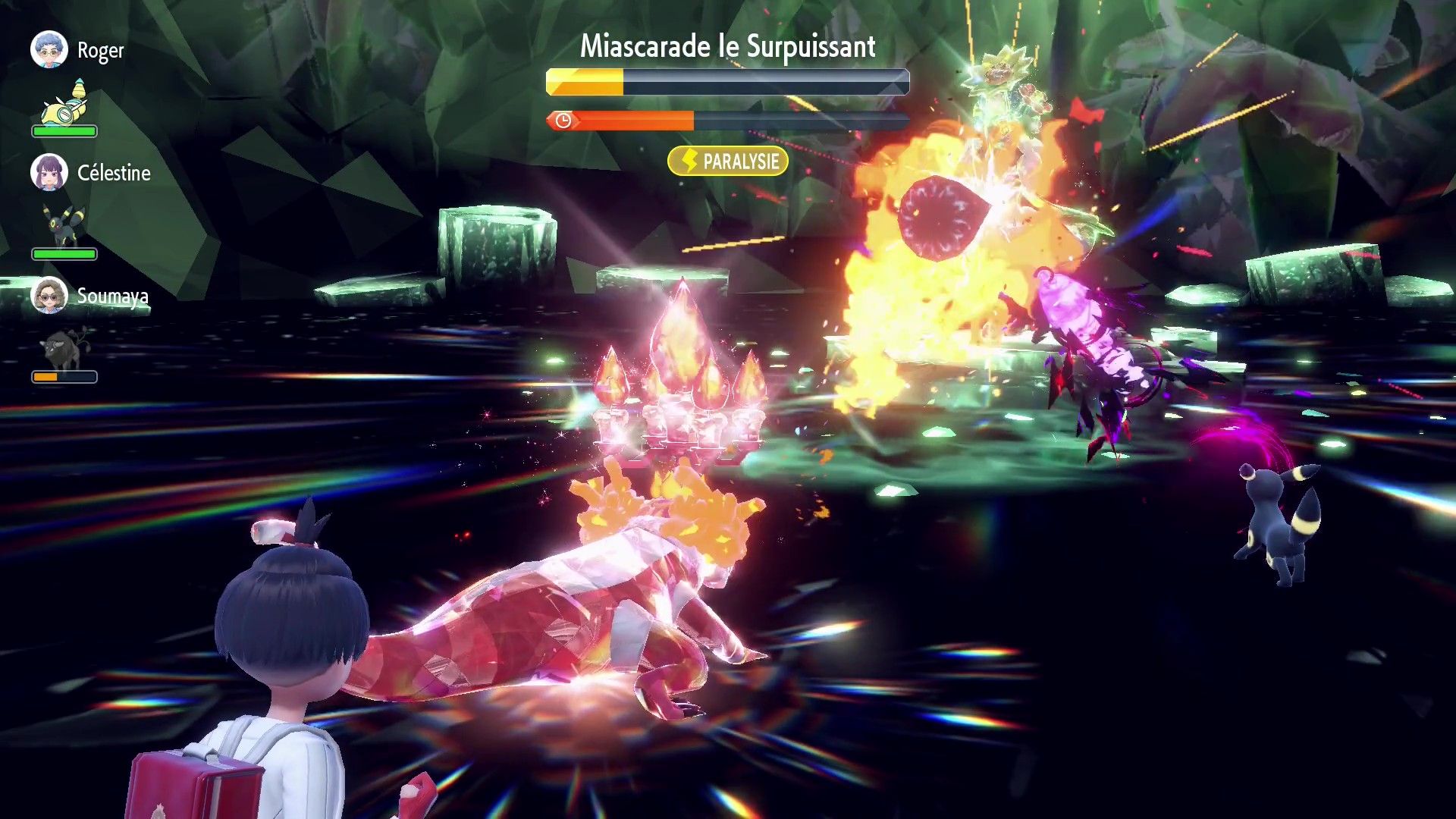Pick Soumaya's Tauros party icon
Image resolution: width=1456 pixels, height=819 pixels.
tap(64, 349)
